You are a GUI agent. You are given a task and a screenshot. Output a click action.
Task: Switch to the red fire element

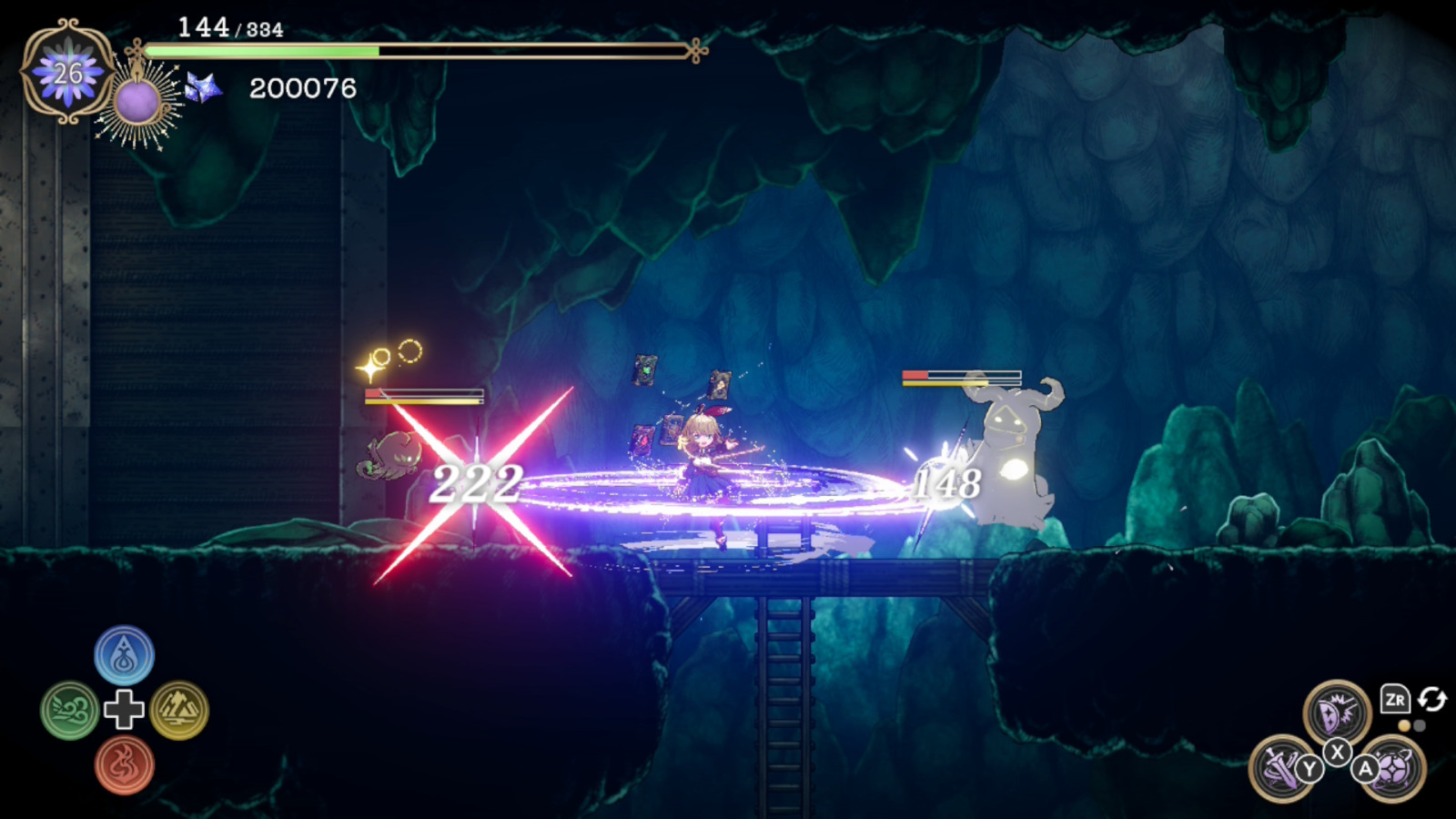pyautogui.click(x=124, y=765)
